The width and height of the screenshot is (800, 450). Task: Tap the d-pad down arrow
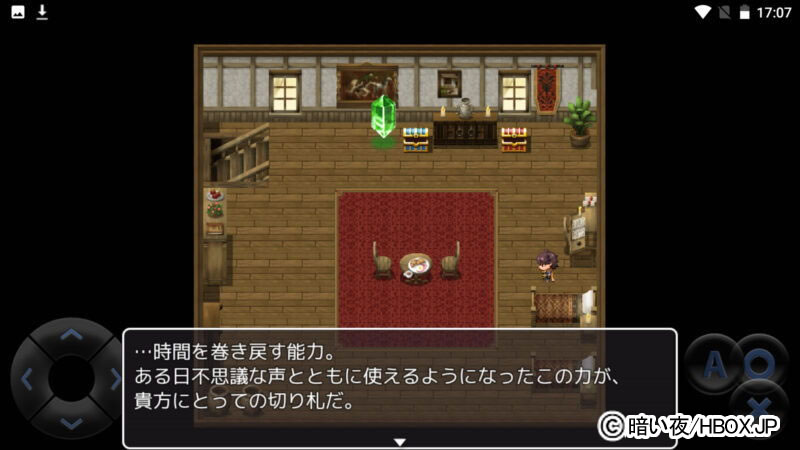pyautogui.click(x=70, y=421)
